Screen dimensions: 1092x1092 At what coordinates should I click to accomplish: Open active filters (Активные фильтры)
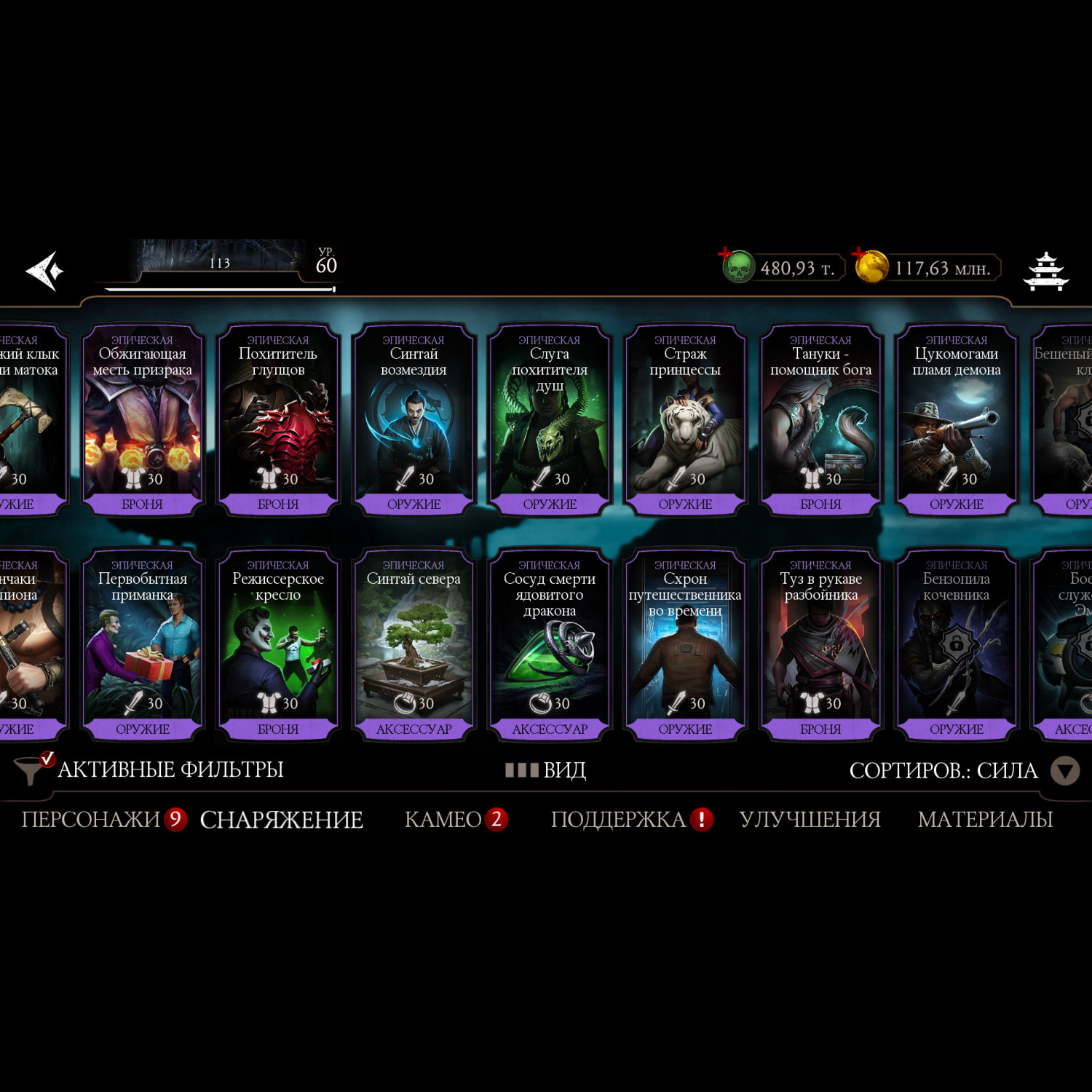point(149,769)
